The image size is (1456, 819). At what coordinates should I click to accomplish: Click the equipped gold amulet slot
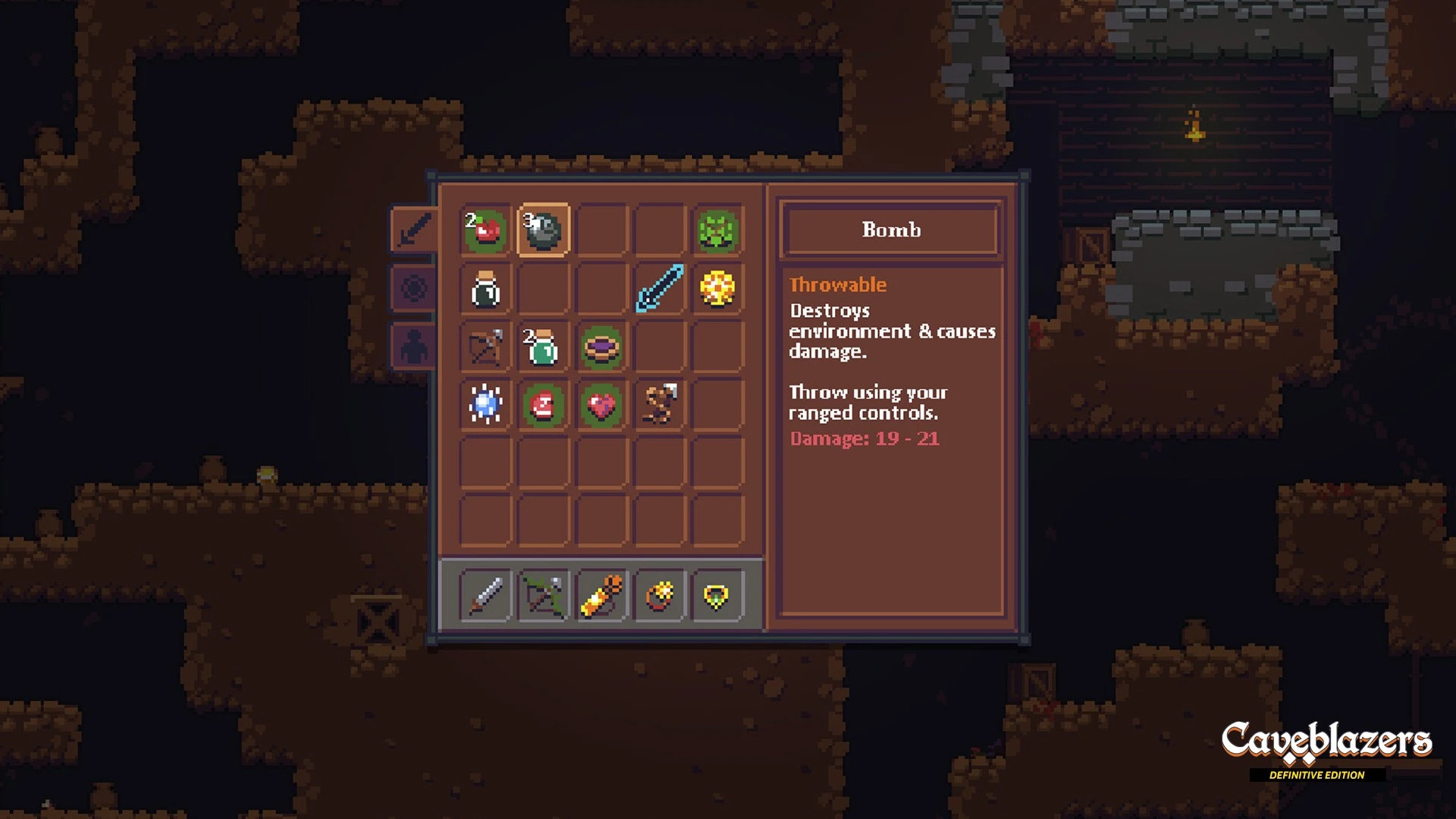[717, 595]
